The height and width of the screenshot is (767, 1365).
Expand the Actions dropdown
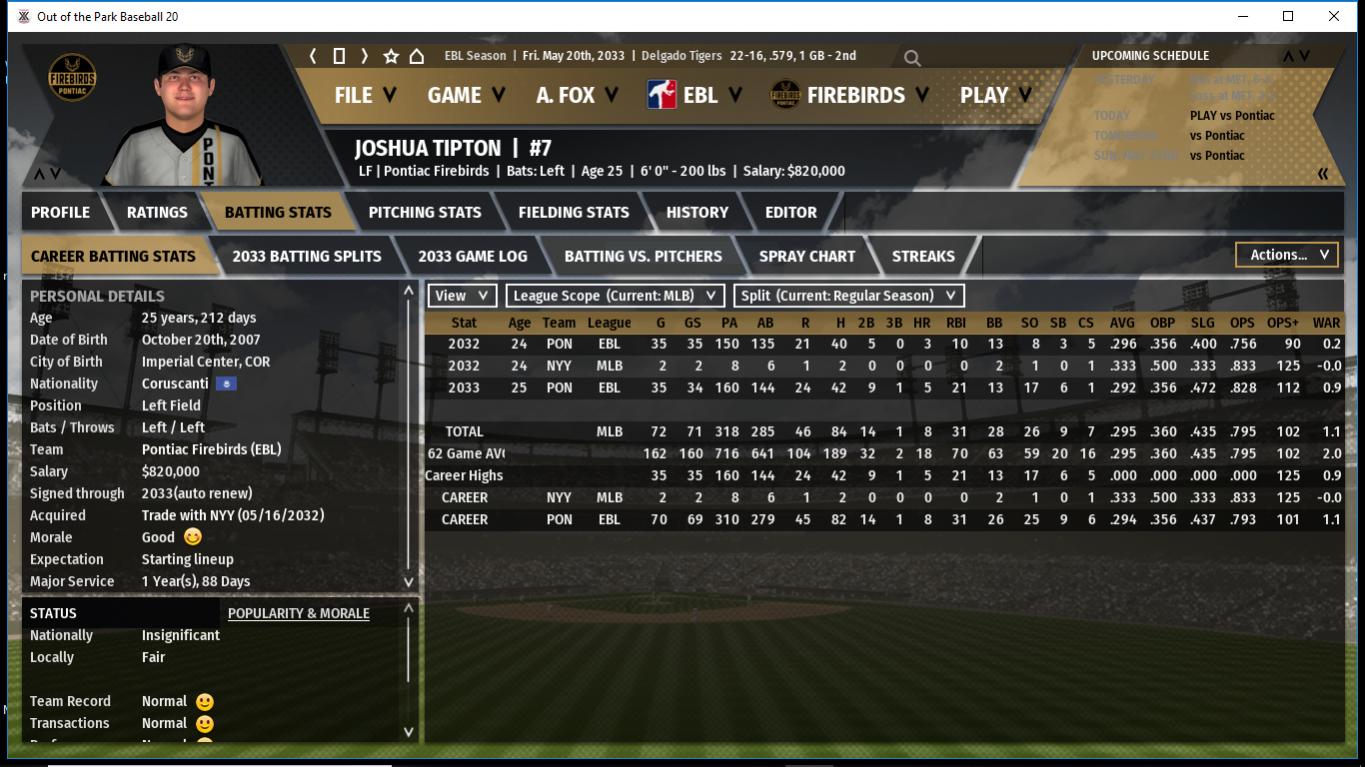point(1287,255)
